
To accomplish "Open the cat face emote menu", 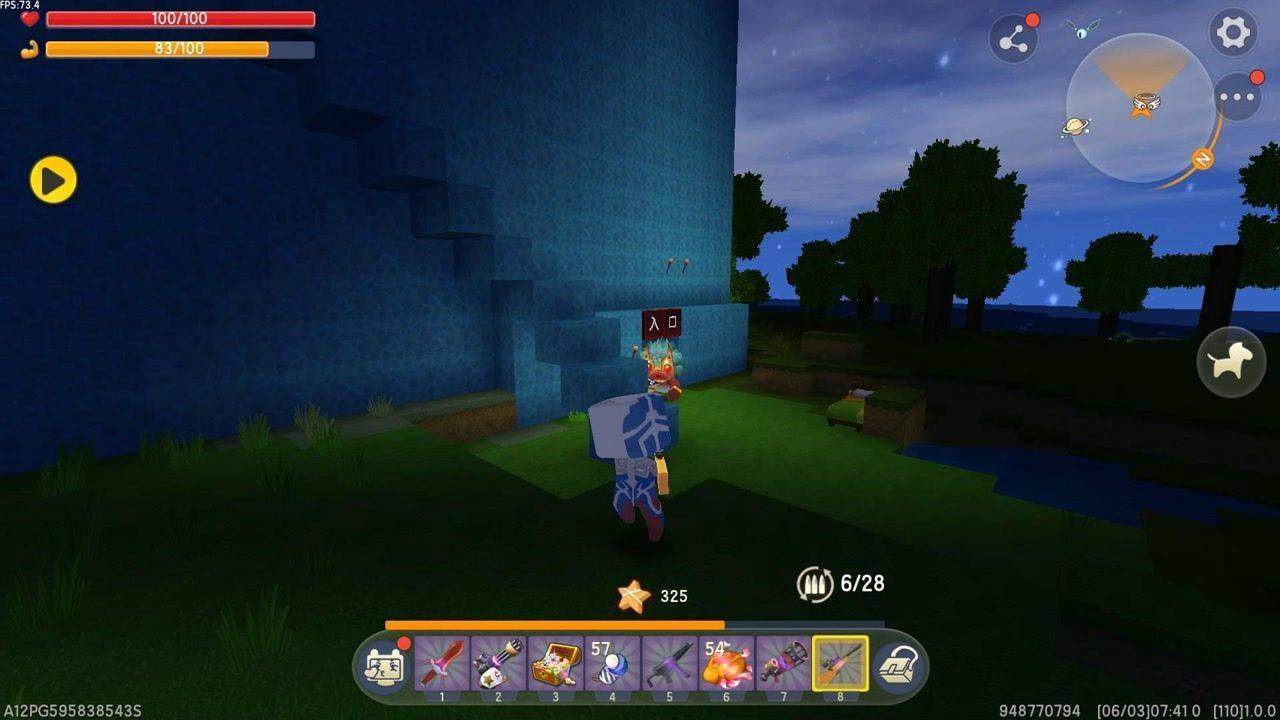I will pos(386,665).
